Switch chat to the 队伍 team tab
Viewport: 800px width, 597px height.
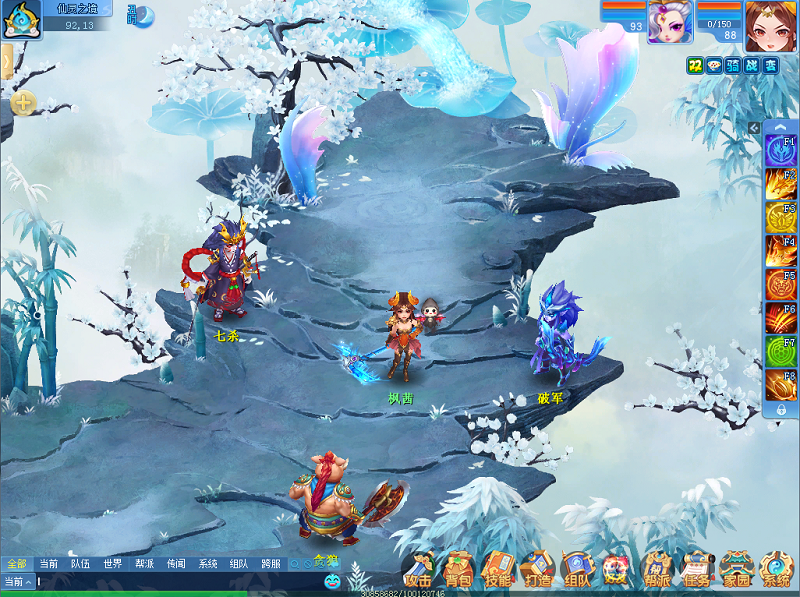[80, 564]
